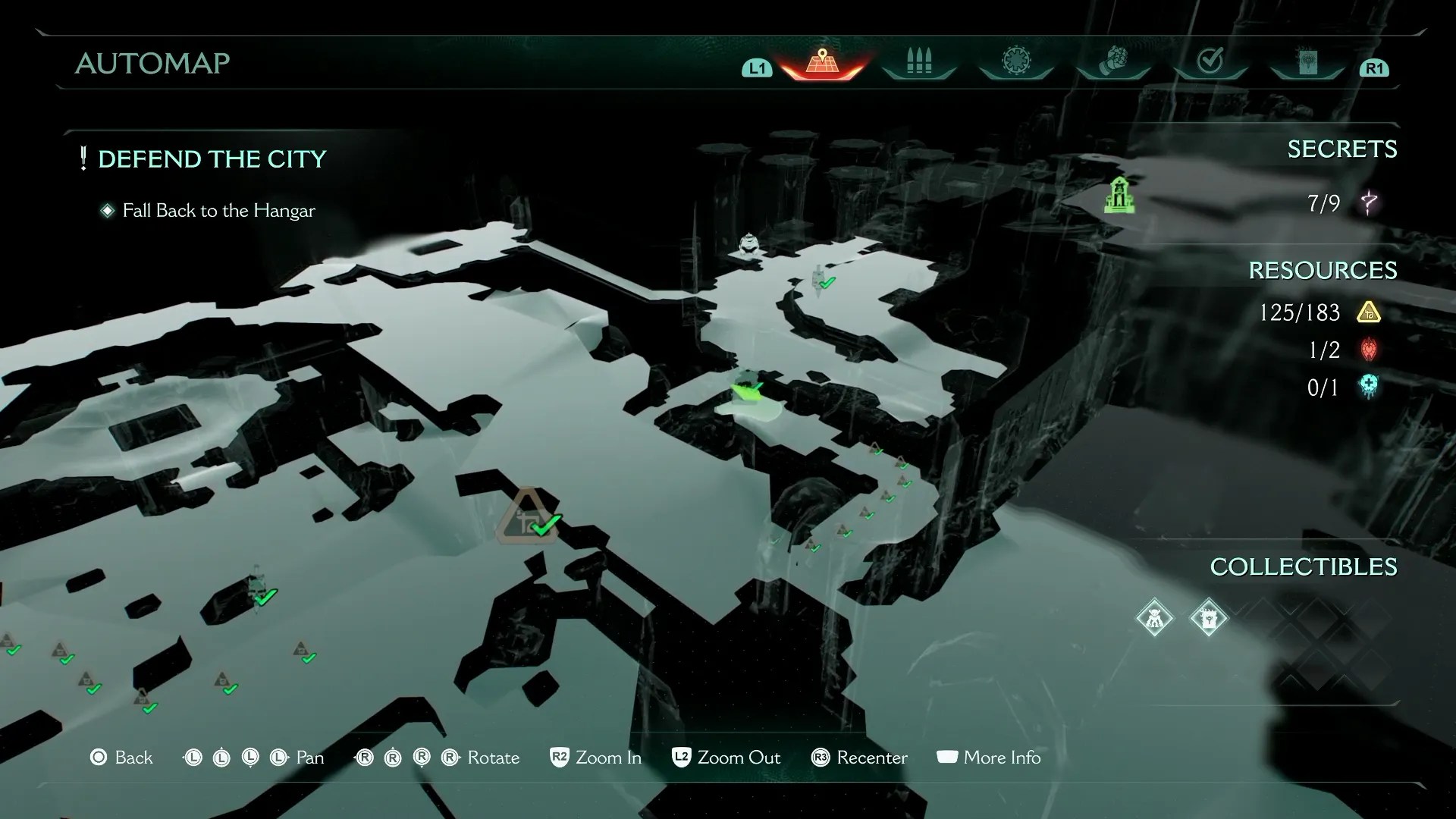The image size is (1456, 819).
Task: Recenter the automap view
Action: pyautogui.click(x=858, y=758)
